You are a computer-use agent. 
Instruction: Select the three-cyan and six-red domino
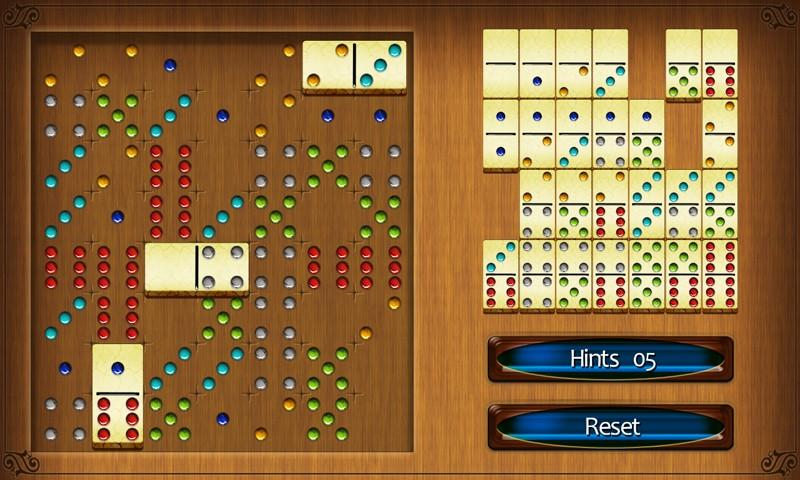[x=501, y=274]
